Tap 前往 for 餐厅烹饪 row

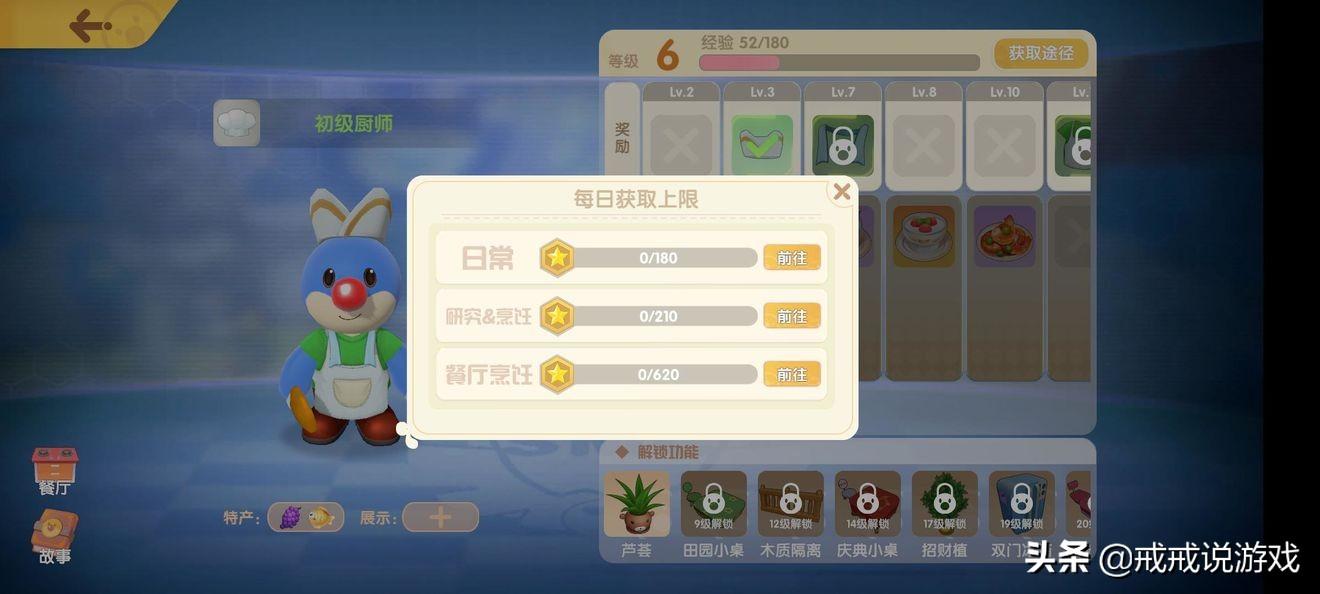(791, 374)
